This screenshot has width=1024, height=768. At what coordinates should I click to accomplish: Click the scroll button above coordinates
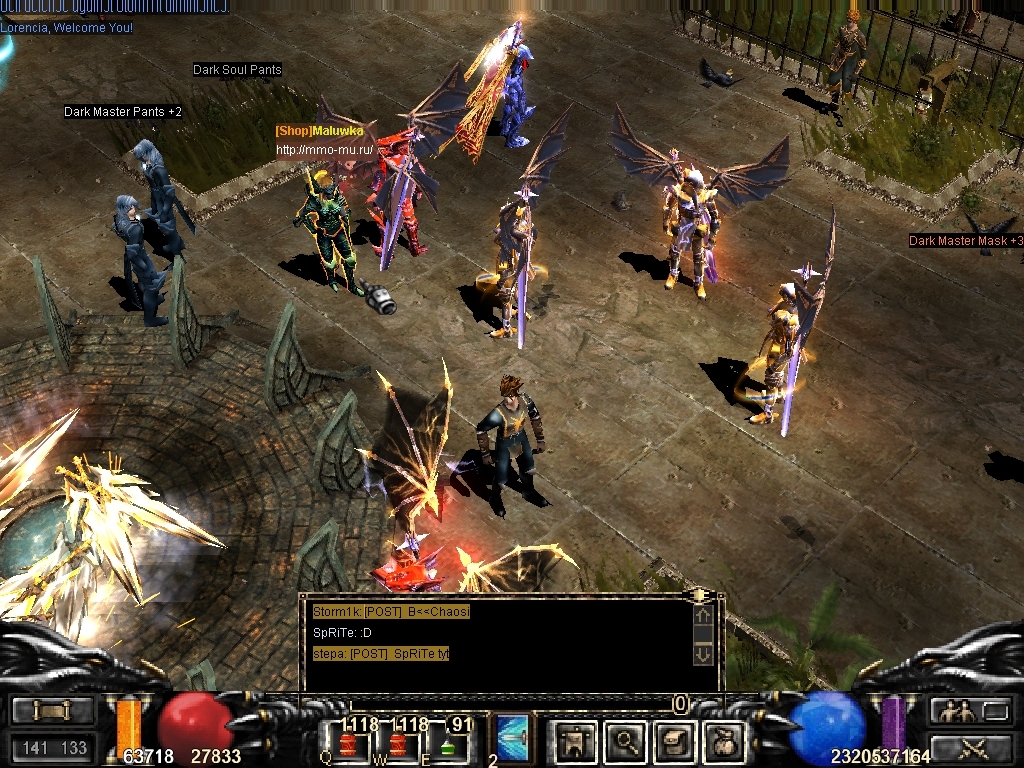[x=52, y=711]
